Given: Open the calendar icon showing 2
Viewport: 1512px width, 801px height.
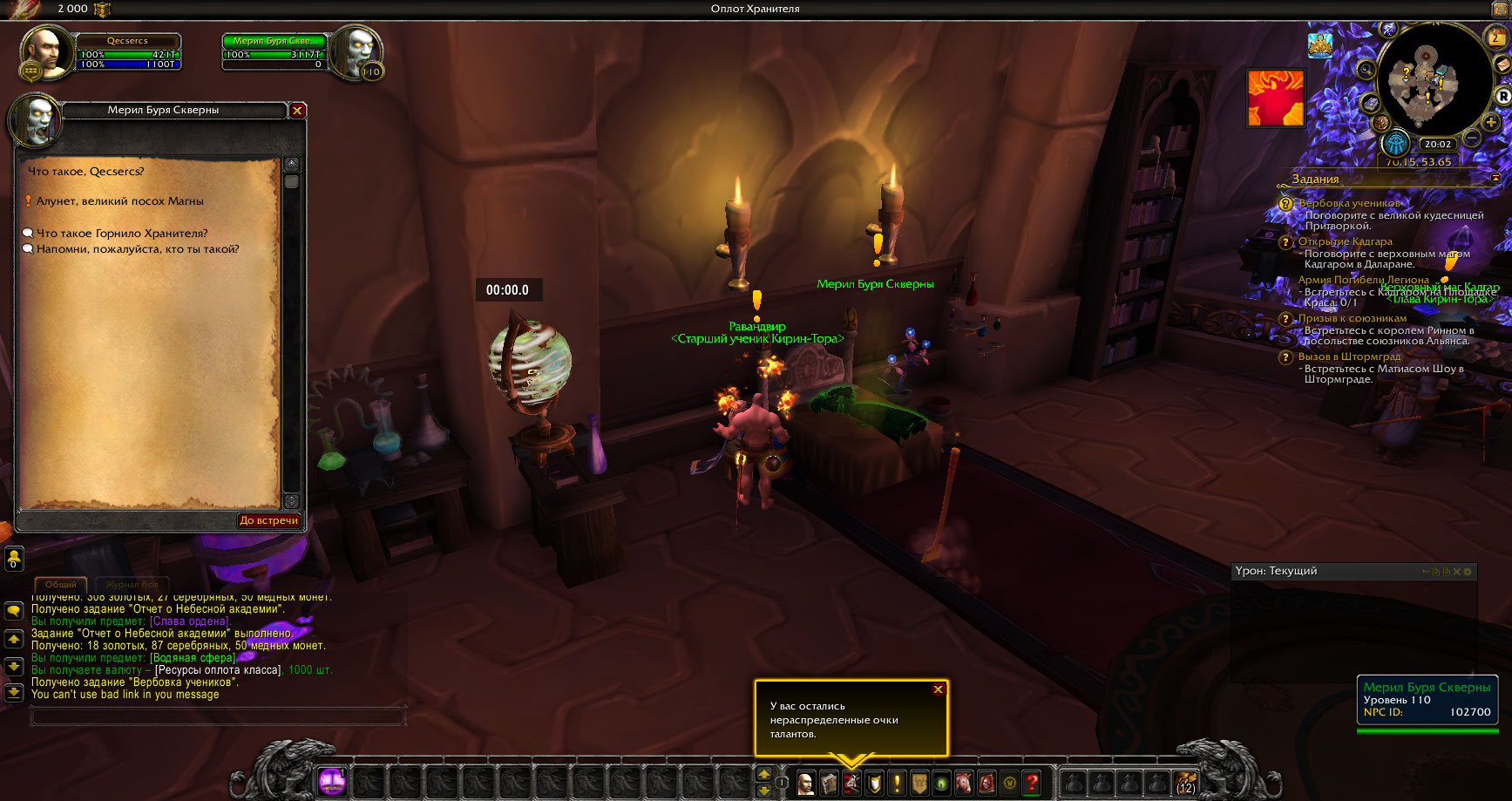Looking at the screenshot, I should pyautogui.click(x=1495, y=37).
